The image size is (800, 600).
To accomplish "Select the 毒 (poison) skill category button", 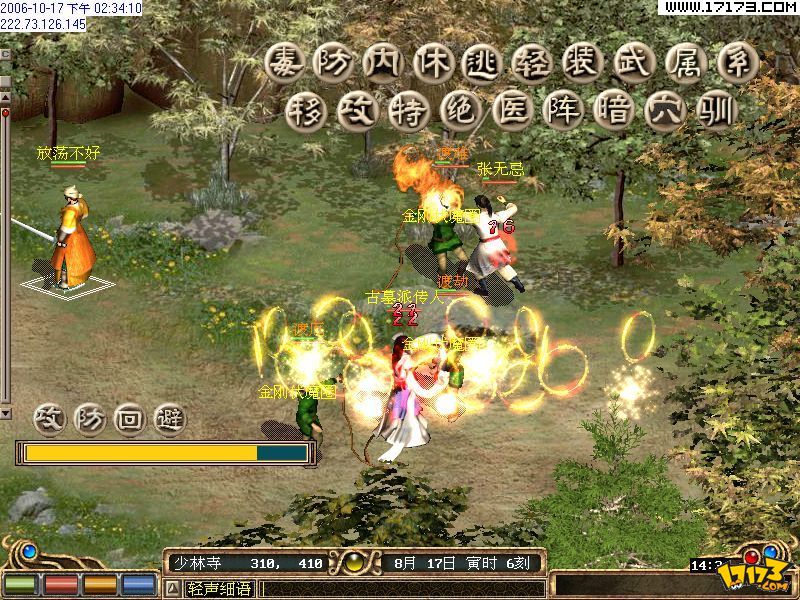I will tap(286, 62).
